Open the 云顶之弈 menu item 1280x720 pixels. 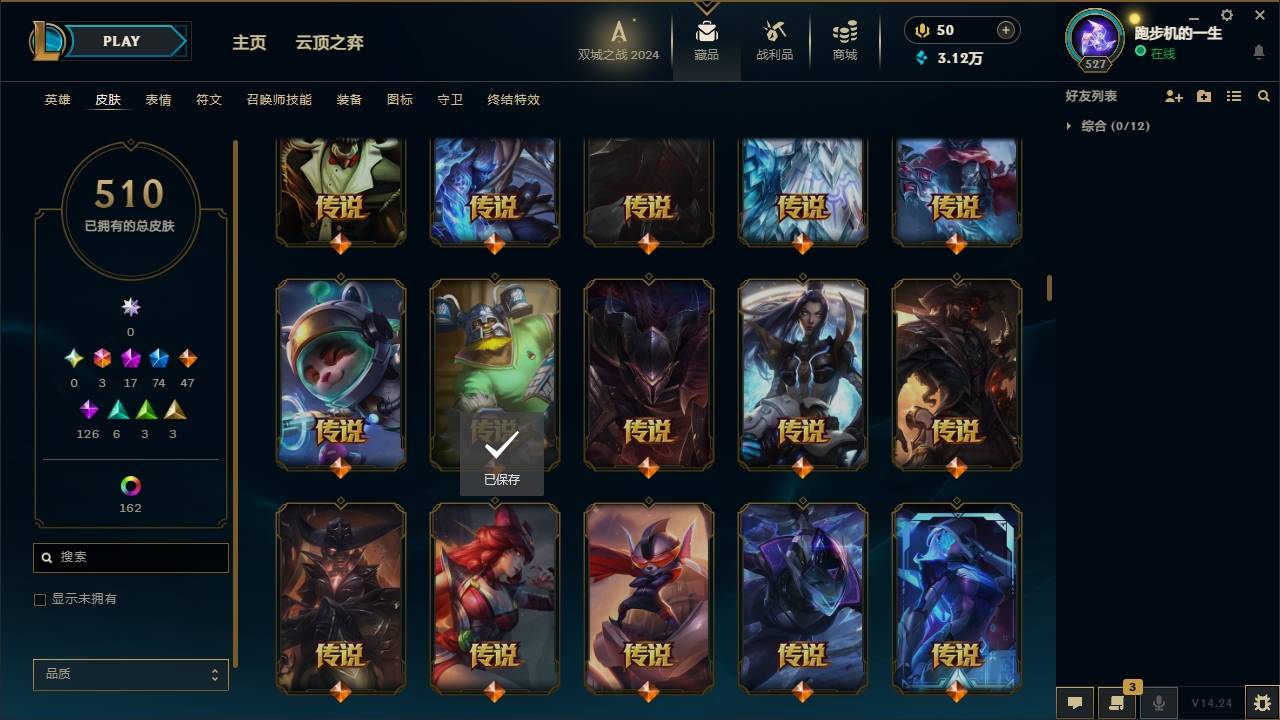pos(328,43)
